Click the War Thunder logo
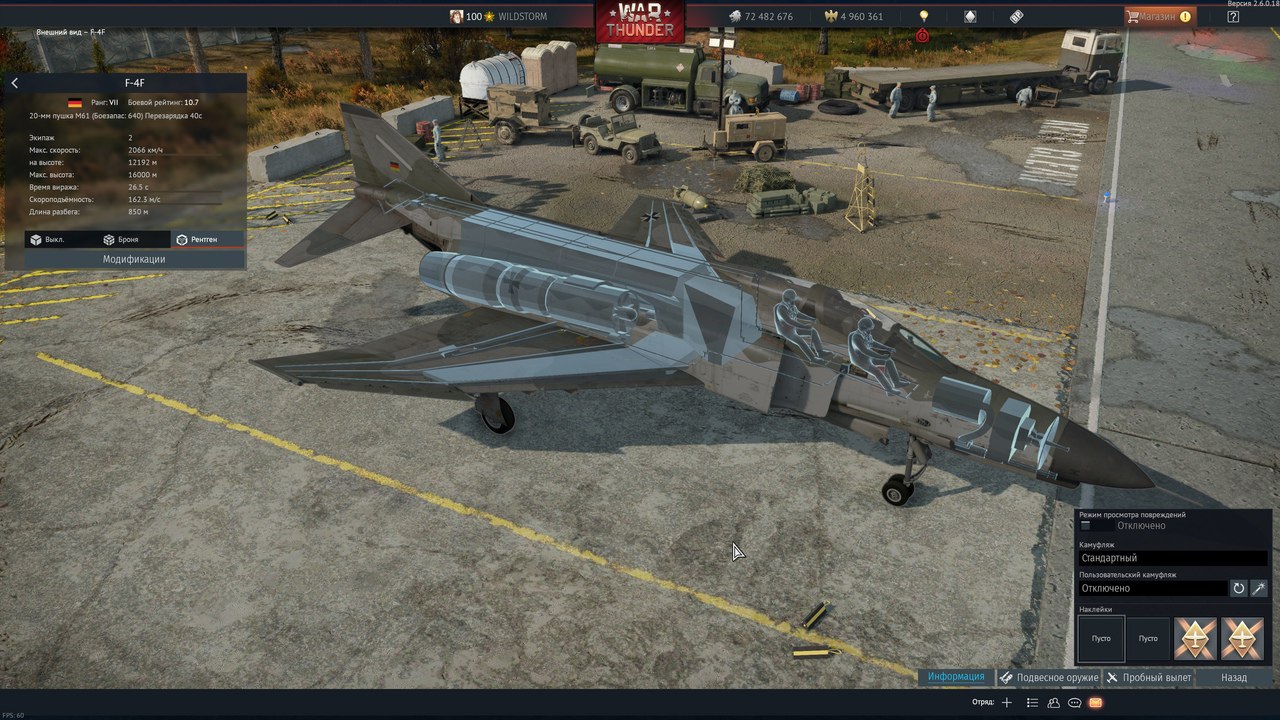Screen dimensions: 1280x720 (x=640, y=20)
